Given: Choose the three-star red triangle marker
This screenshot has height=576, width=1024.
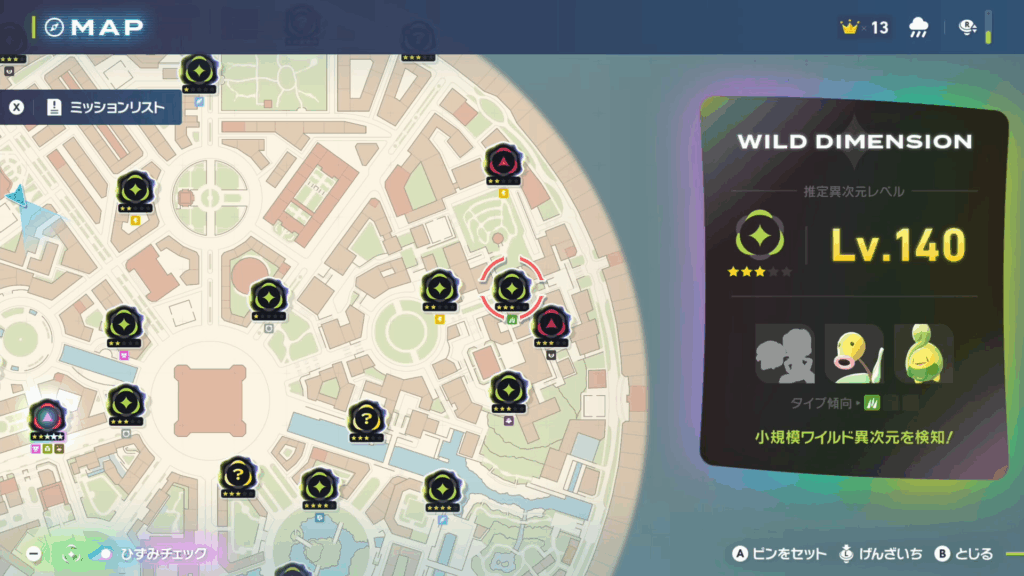Looking at the screenshot, I should 550,323.
